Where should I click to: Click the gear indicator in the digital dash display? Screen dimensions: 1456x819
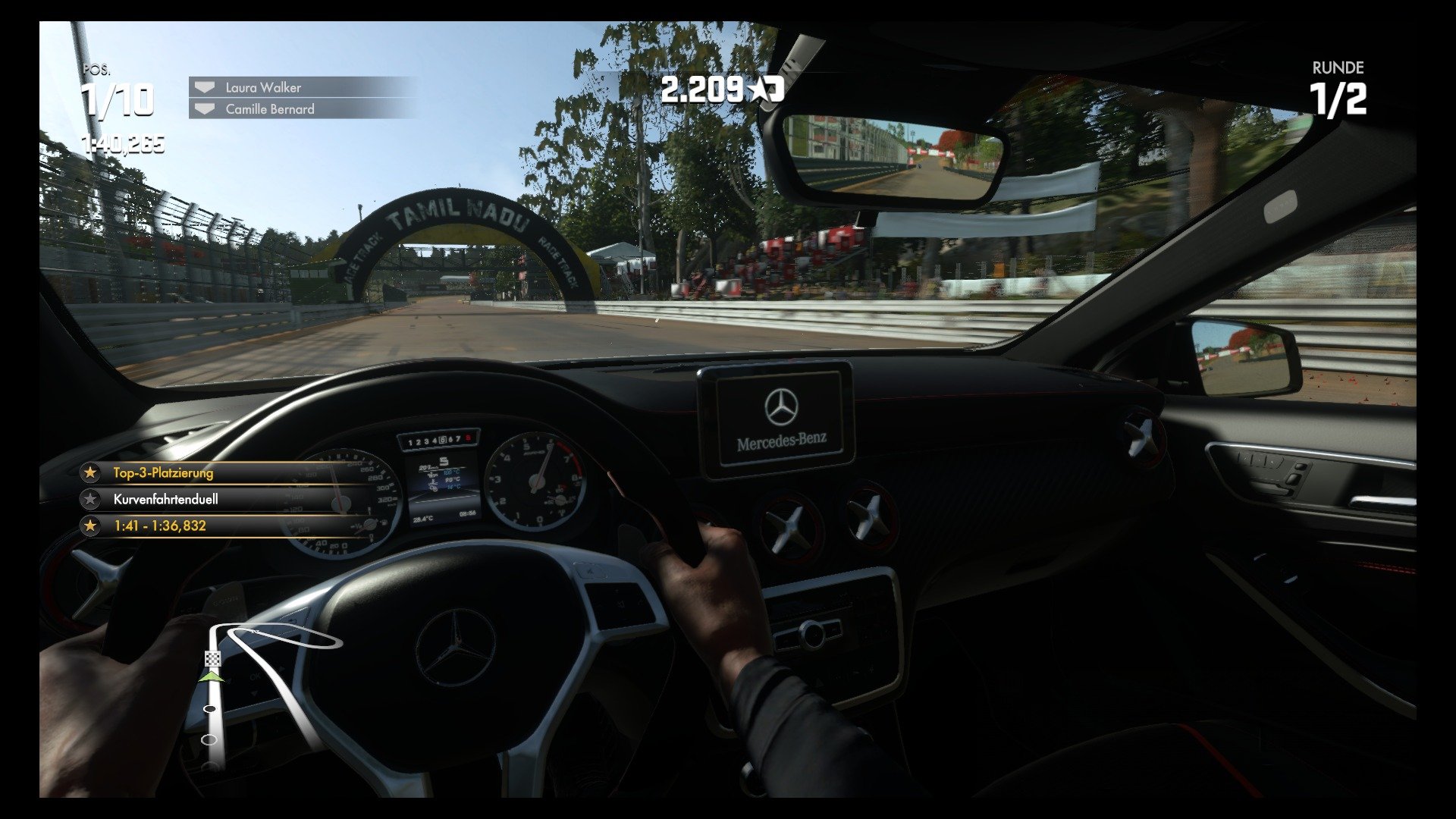pos(442,441)
